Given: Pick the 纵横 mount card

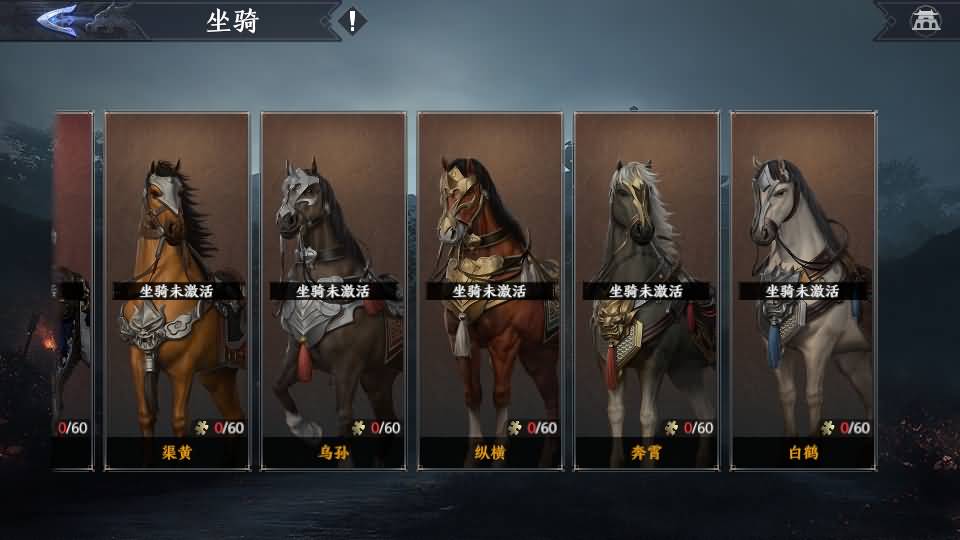Looking at the screenshot, I should coord(490,290).
